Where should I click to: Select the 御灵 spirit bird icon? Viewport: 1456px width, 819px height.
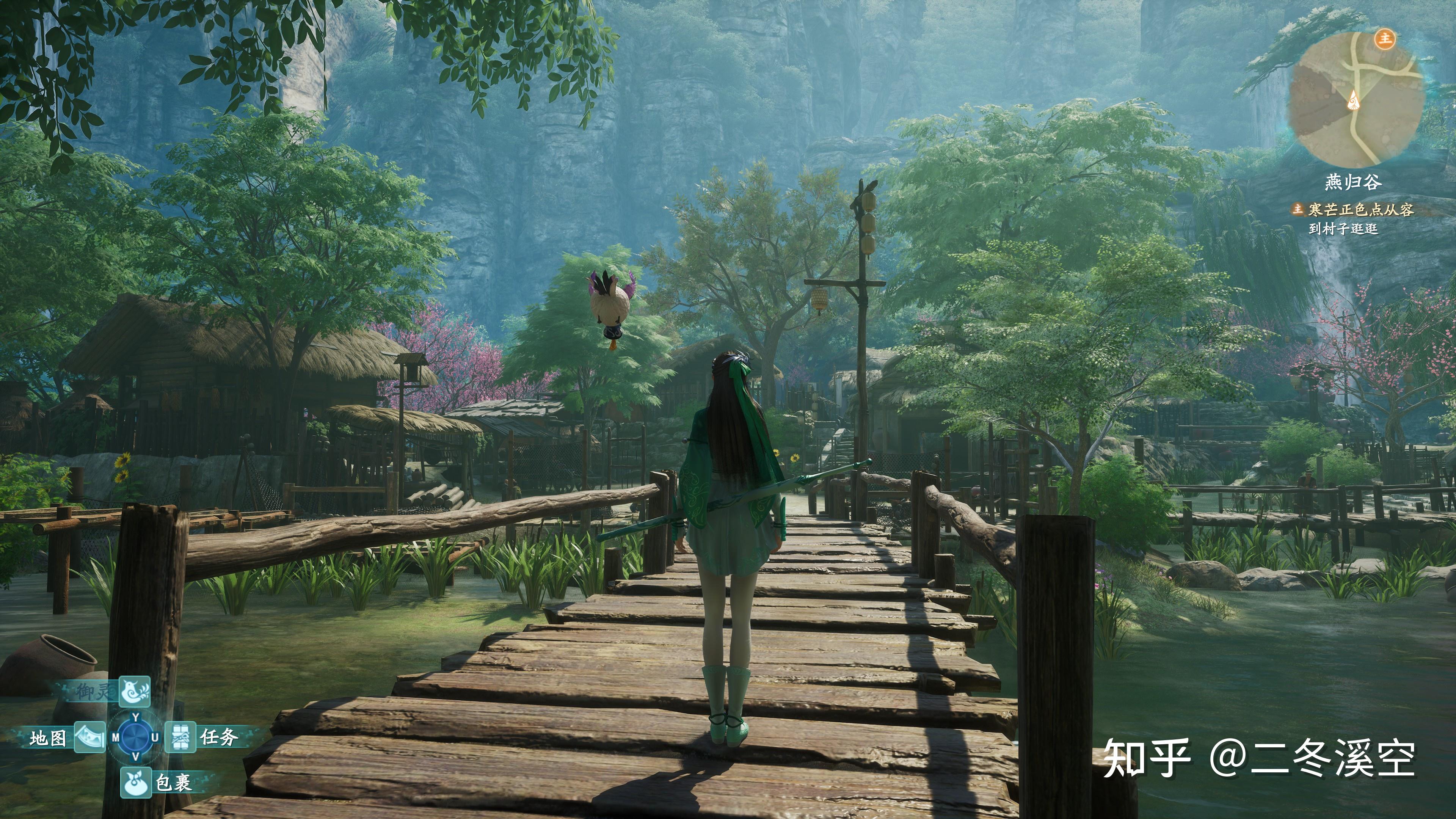pyautogui.click(x=135, y=691)
